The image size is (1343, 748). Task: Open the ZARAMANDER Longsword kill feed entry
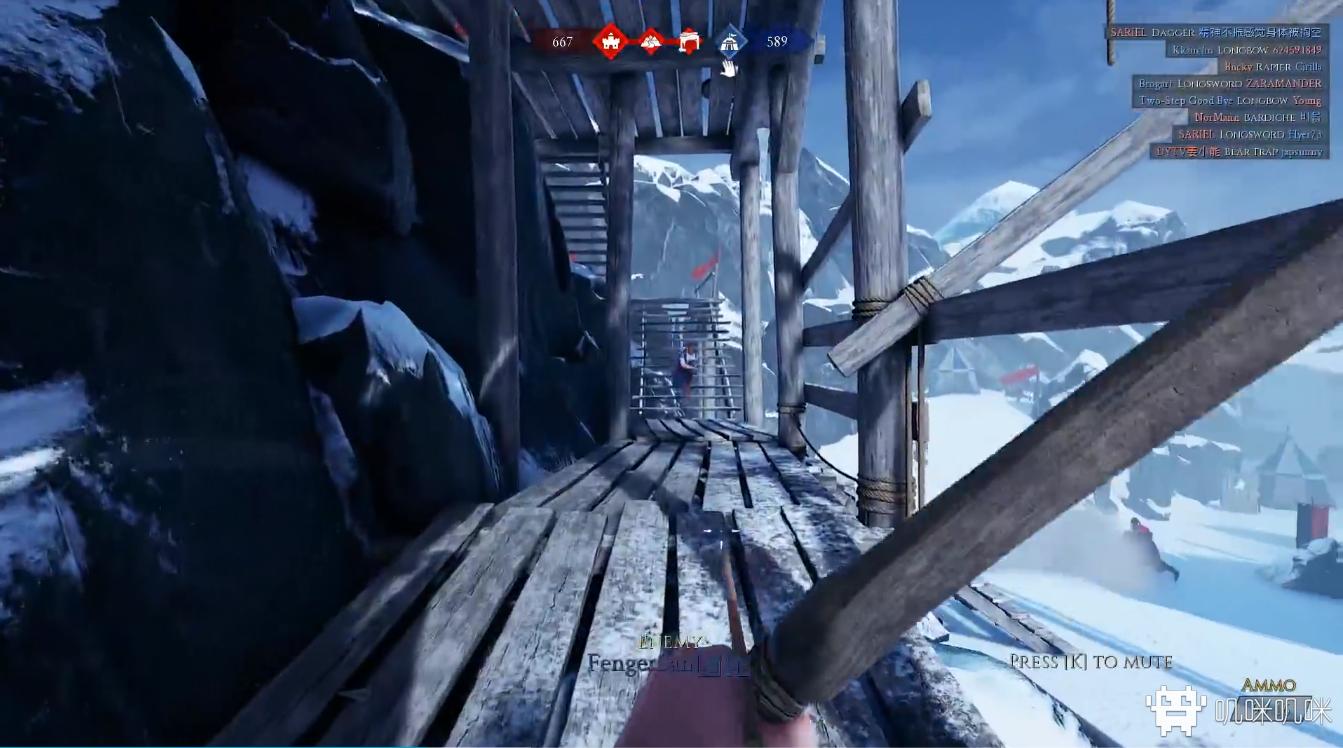point(1230,83)
